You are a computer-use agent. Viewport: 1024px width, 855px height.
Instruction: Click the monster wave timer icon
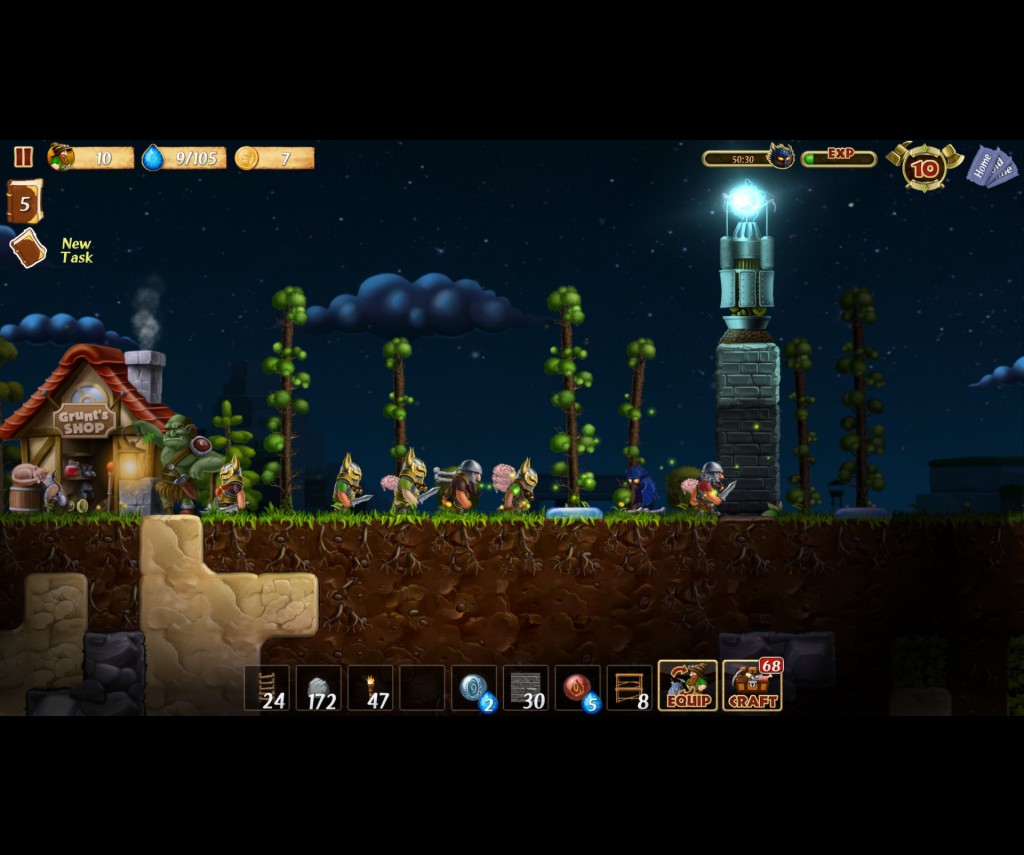coord(780,156)
